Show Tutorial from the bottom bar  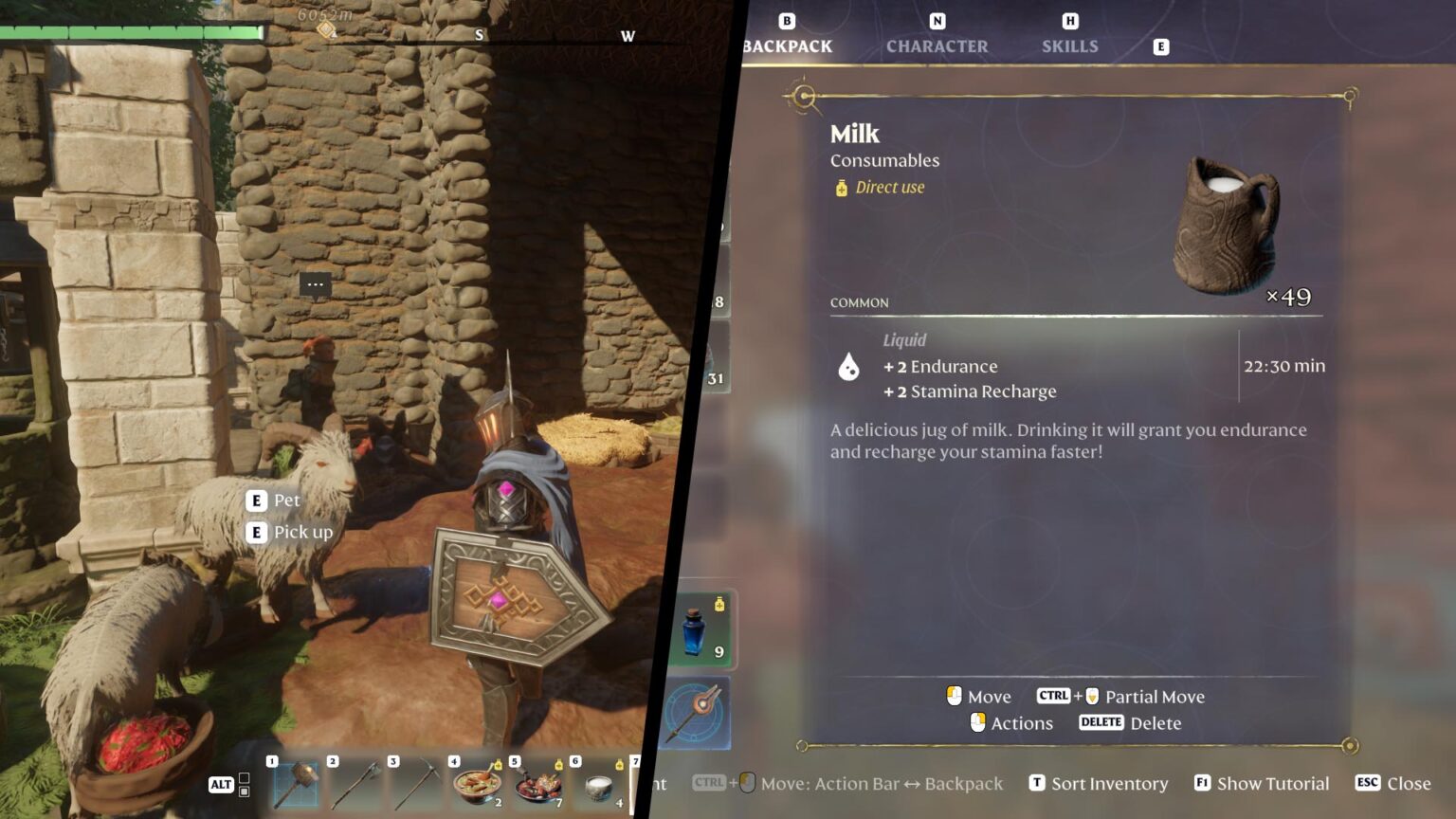(x=1262, y=783)
